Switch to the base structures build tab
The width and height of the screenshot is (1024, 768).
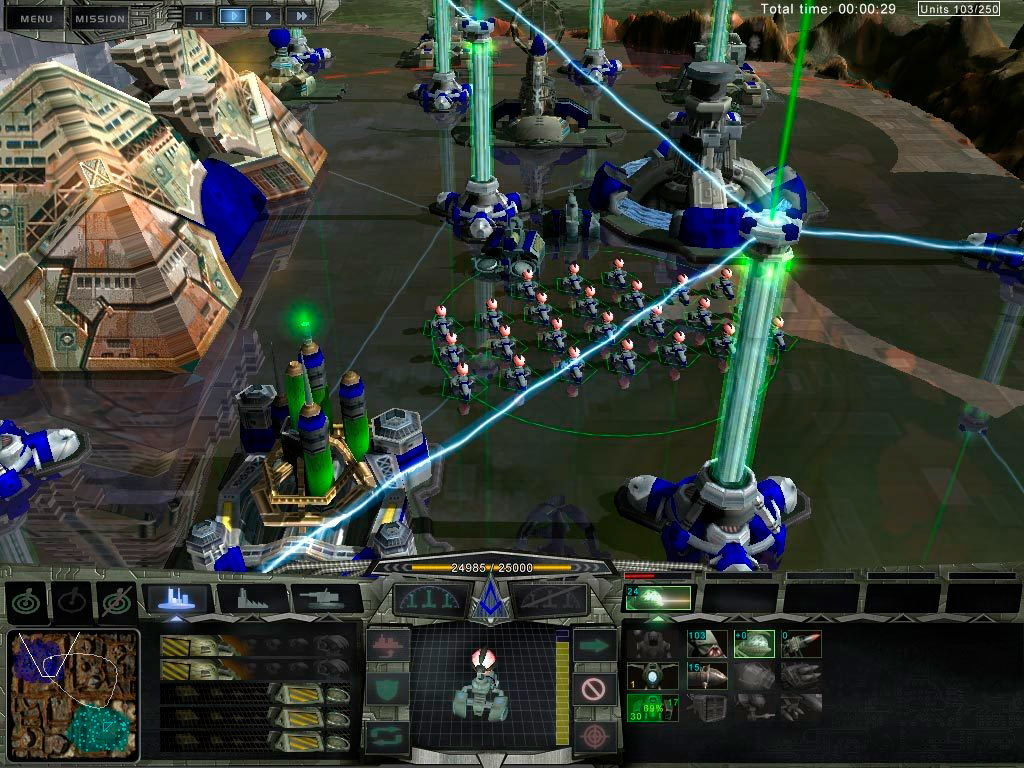click(x=180, y=599)
